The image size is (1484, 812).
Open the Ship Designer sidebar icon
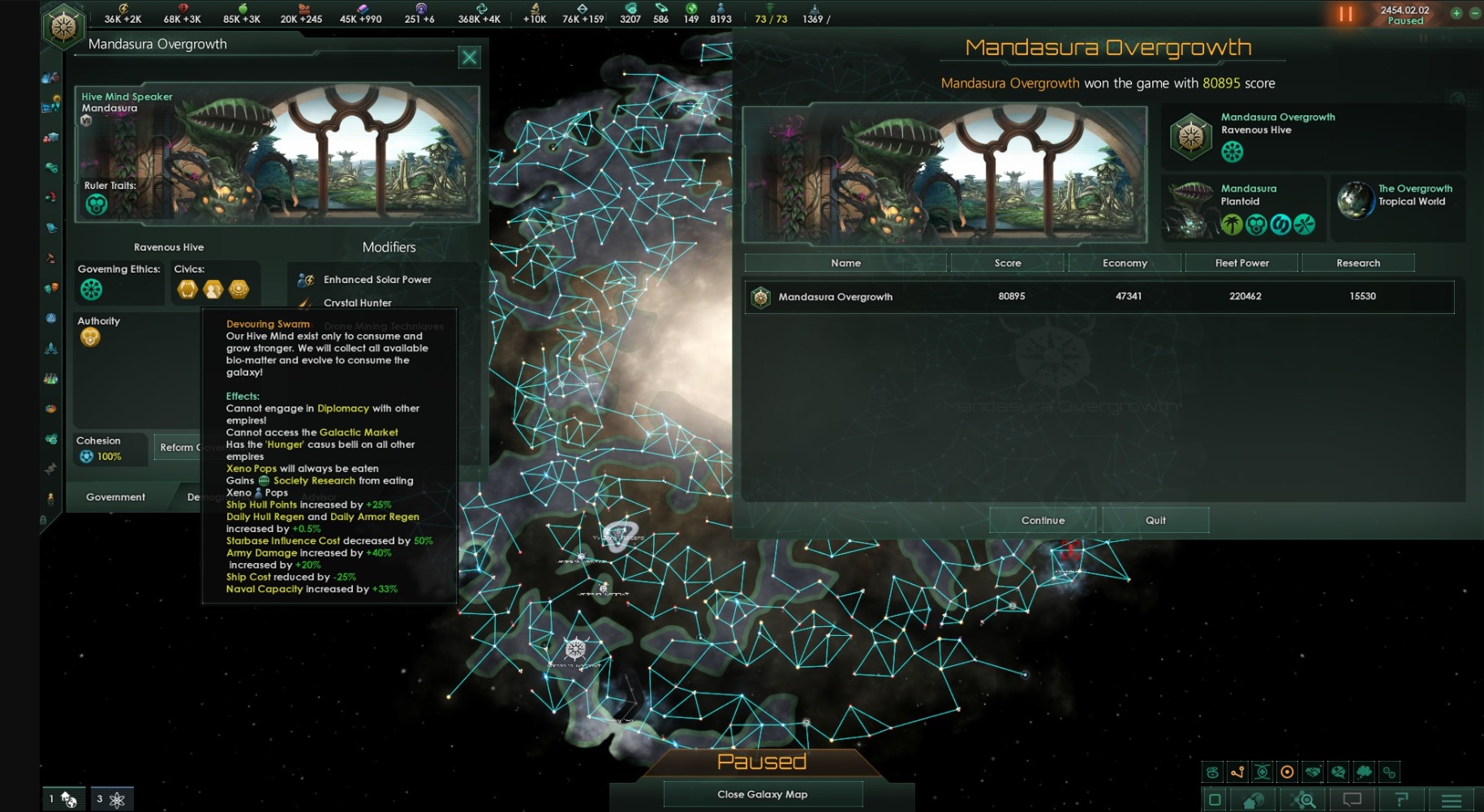(x=50, y=346)
